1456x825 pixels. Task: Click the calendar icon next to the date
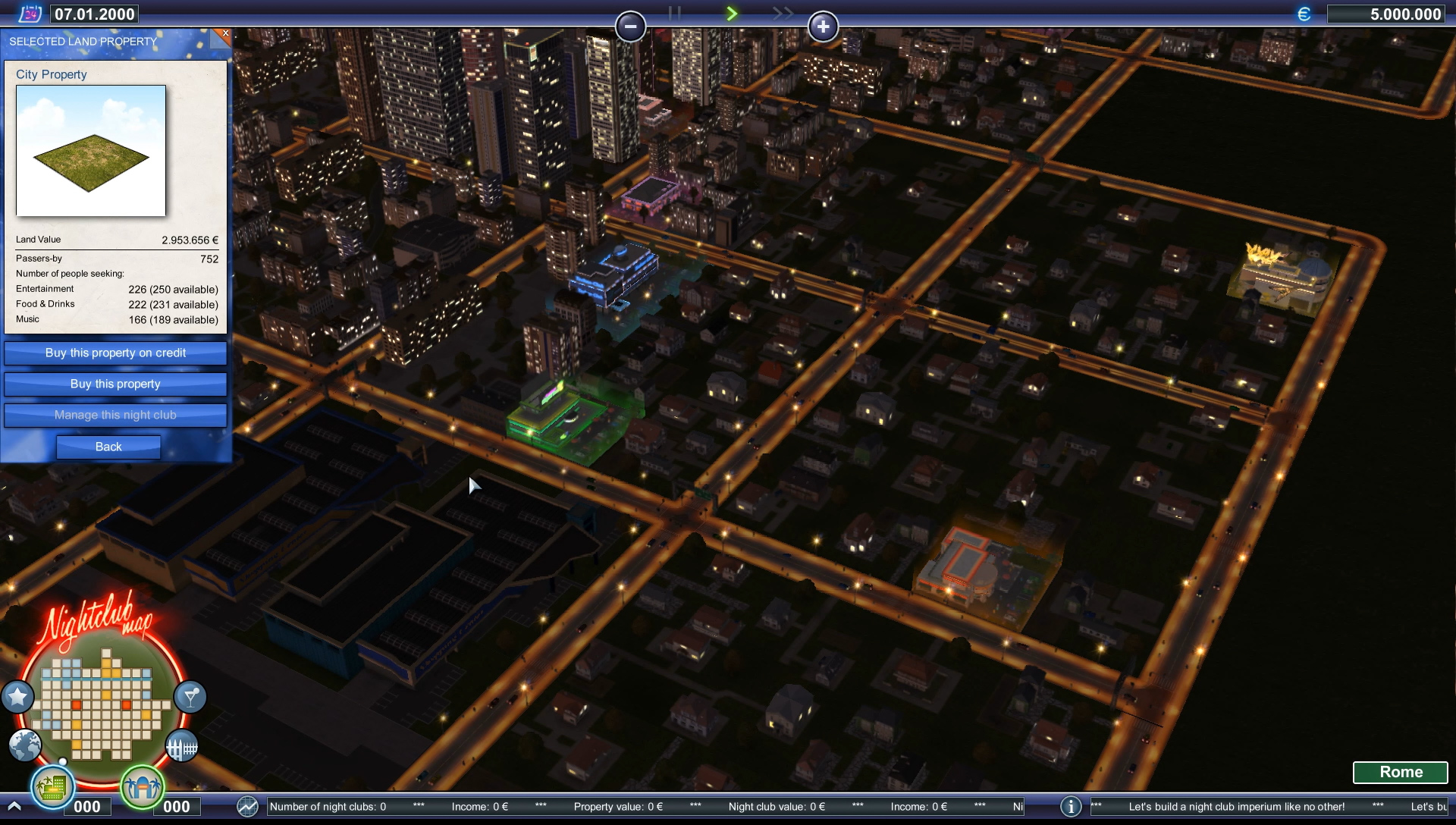[32, 13]
